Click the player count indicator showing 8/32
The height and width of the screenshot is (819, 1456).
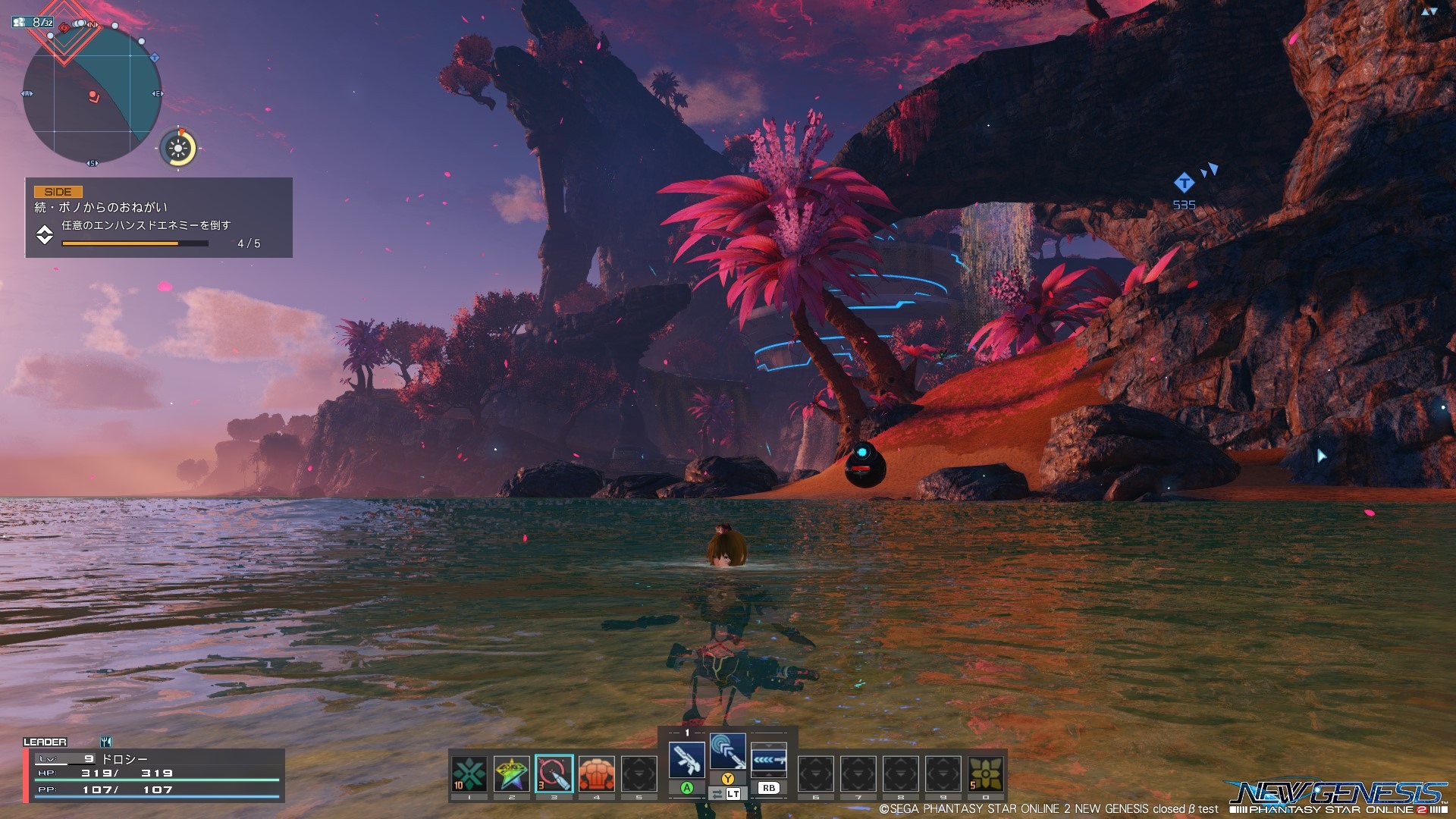pyautogui.click(x=33, y=23)
